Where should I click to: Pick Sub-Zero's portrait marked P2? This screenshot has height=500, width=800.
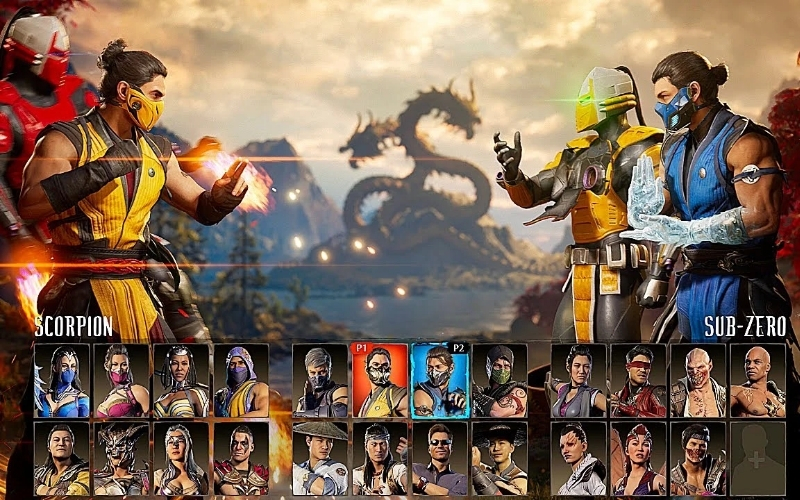(x=439, y=381)
